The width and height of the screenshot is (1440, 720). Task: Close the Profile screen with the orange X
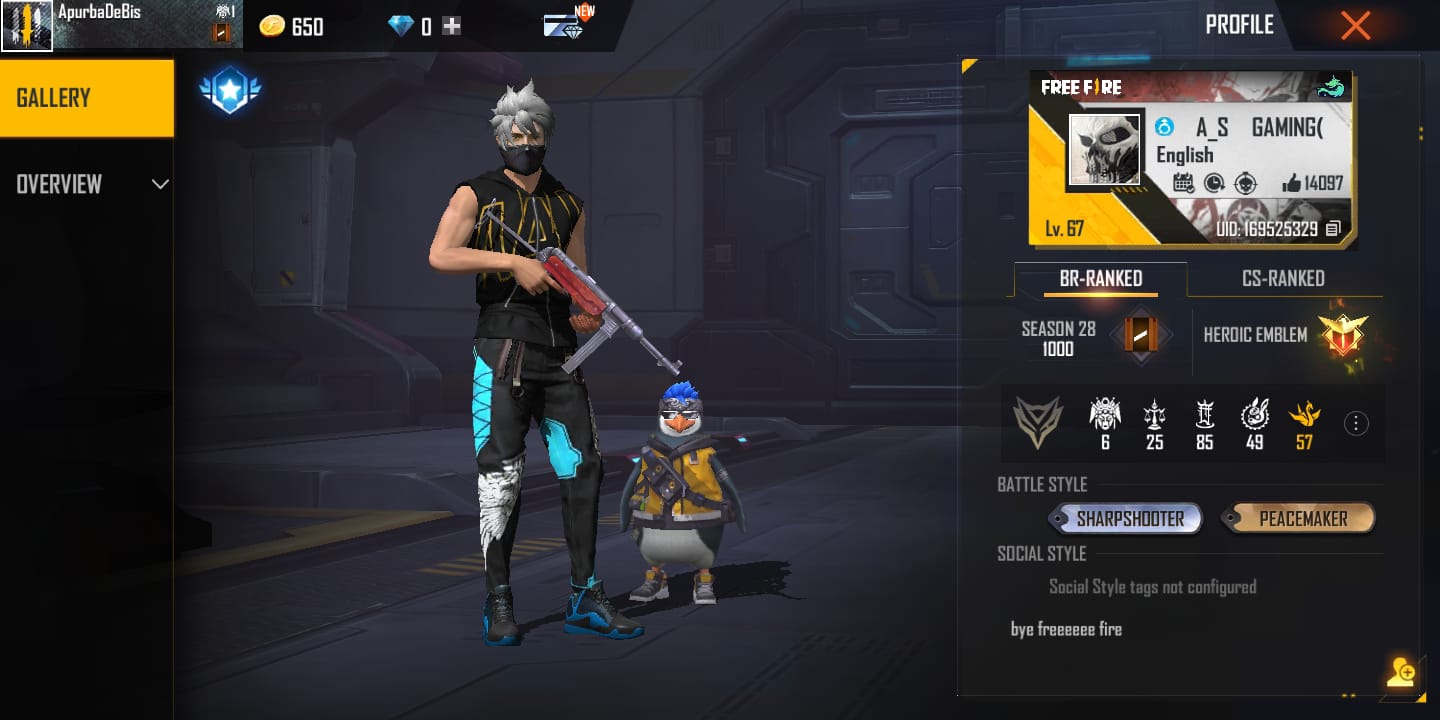[x=1355, y=26]
